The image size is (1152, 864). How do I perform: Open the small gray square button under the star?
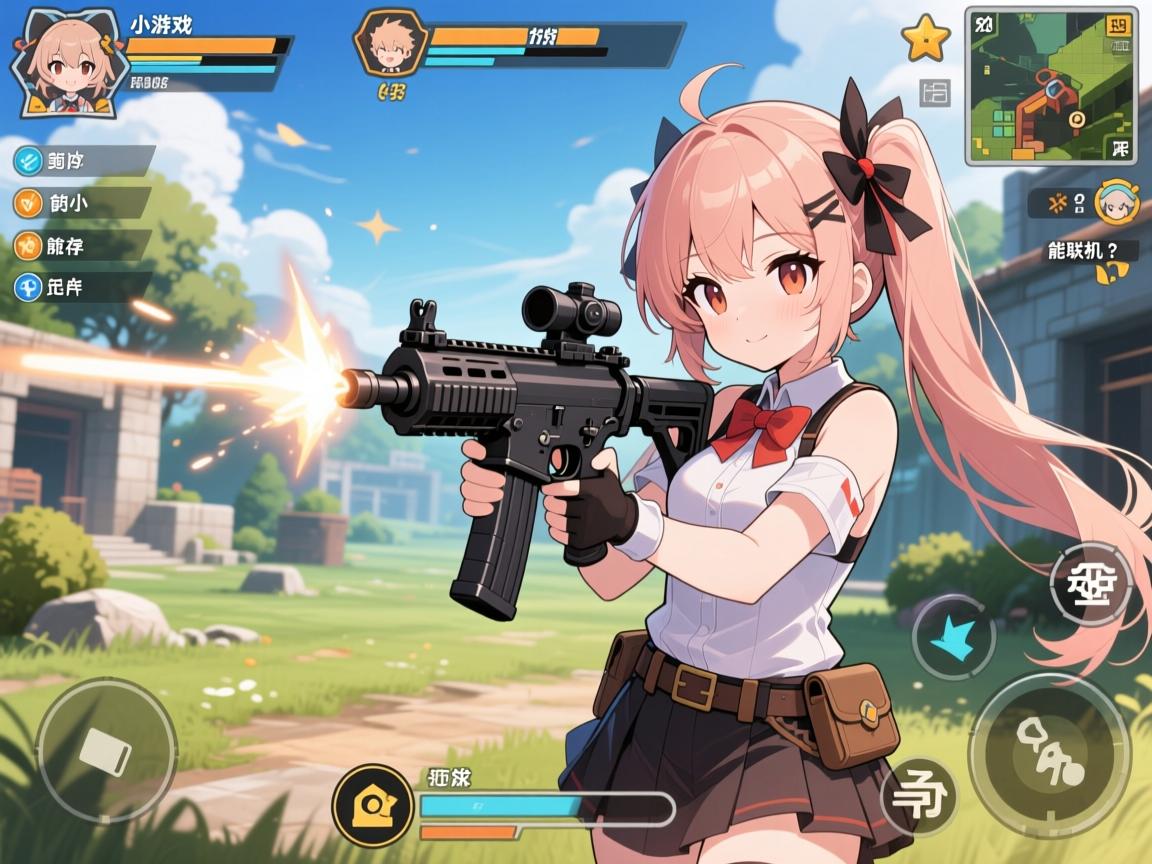(935, 94)
